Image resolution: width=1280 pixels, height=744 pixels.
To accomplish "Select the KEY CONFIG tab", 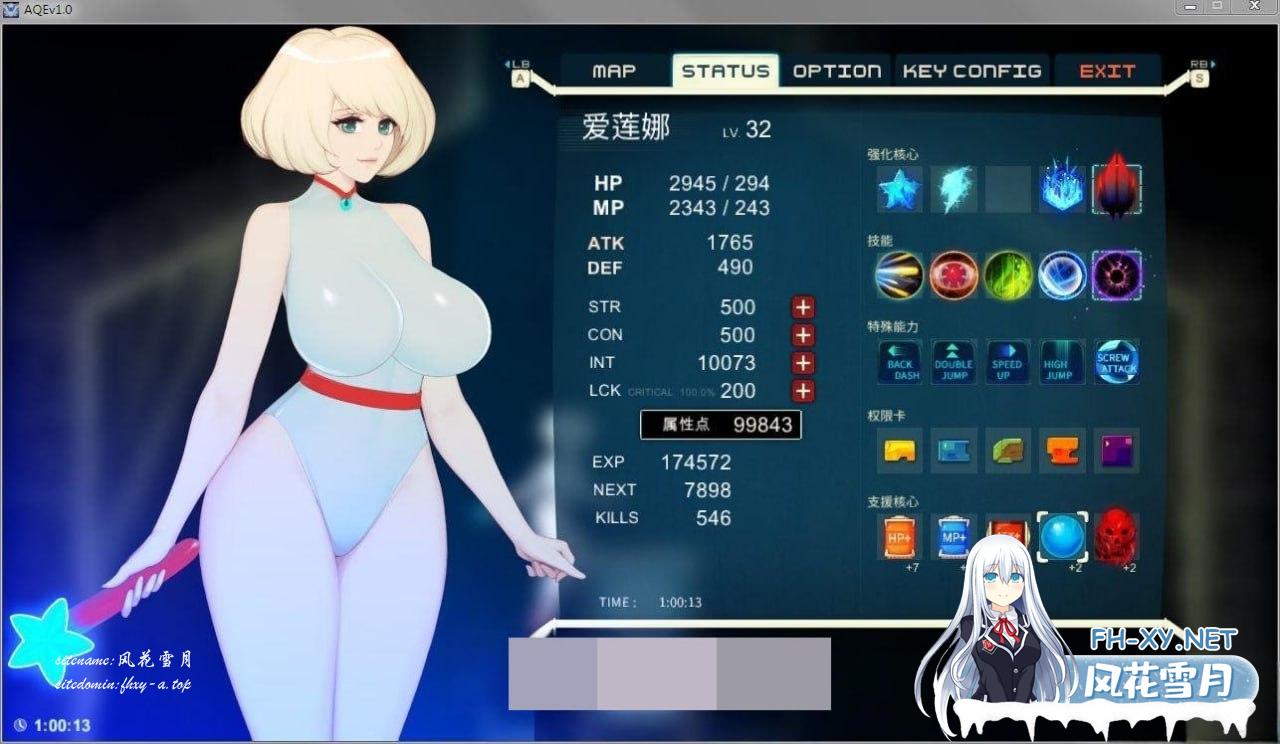I will coord(972,71).
